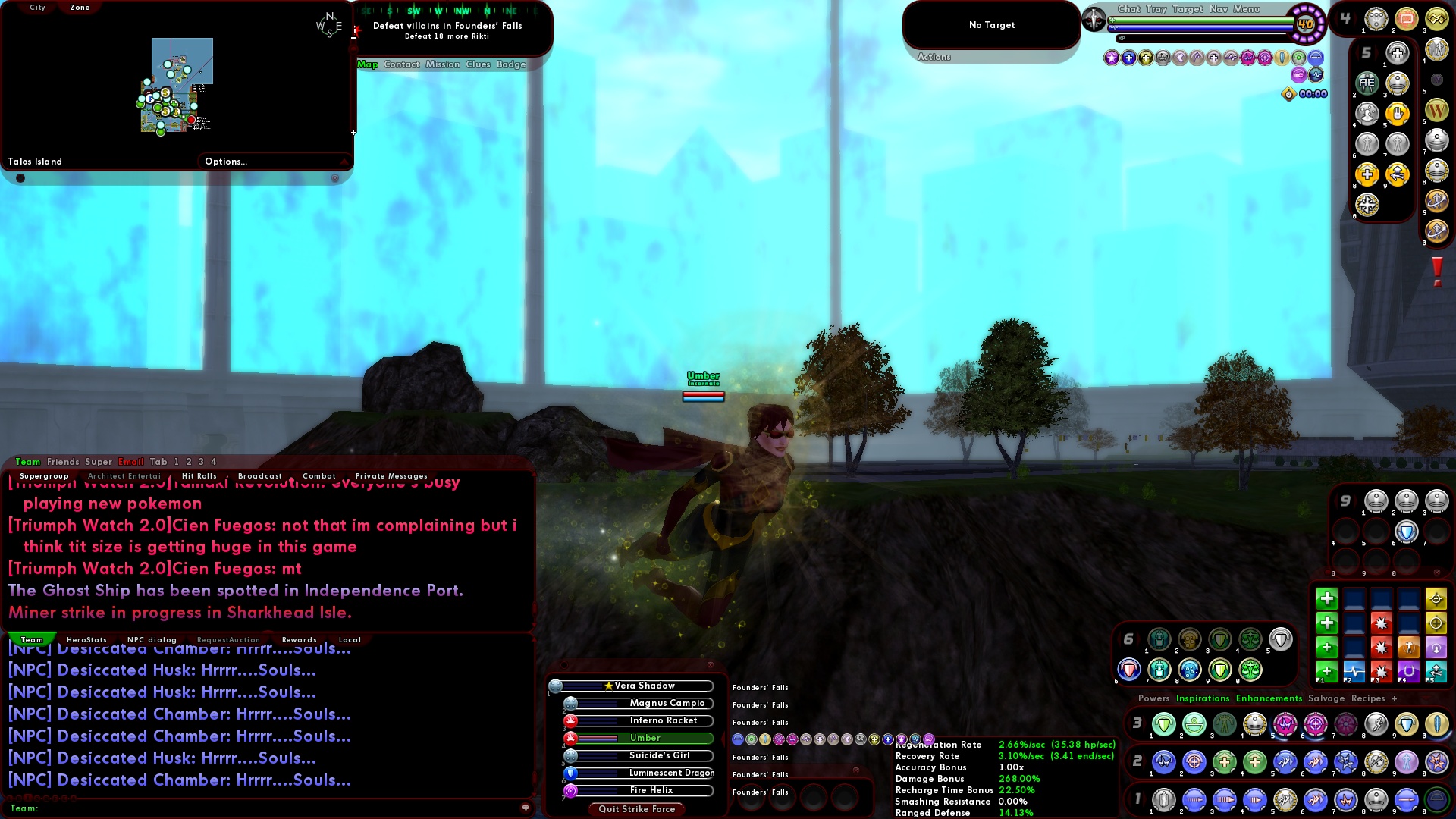The width and height of the screenshot is (1456, 819).
Task: Switch to the Broadcast chat tab
Action: 260,475
